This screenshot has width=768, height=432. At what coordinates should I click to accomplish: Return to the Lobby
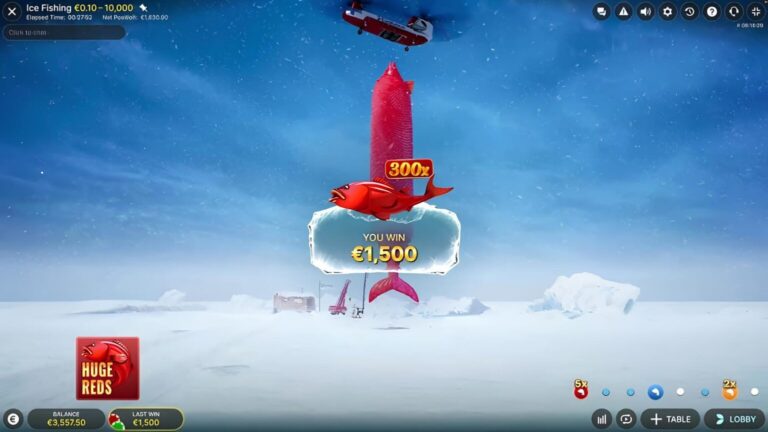tap(734, 419)
